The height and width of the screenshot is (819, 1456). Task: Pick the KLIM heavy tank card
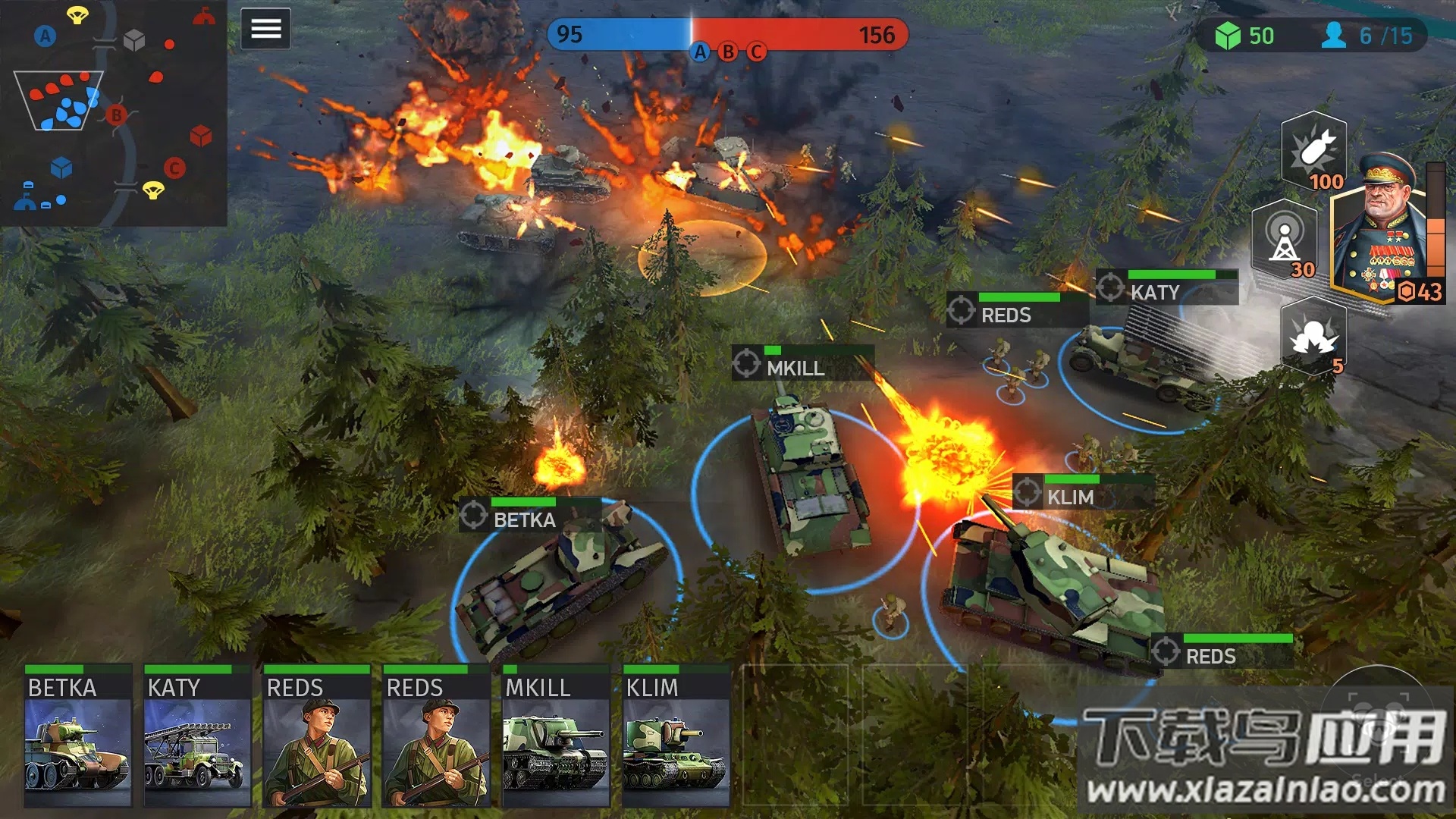676,736
